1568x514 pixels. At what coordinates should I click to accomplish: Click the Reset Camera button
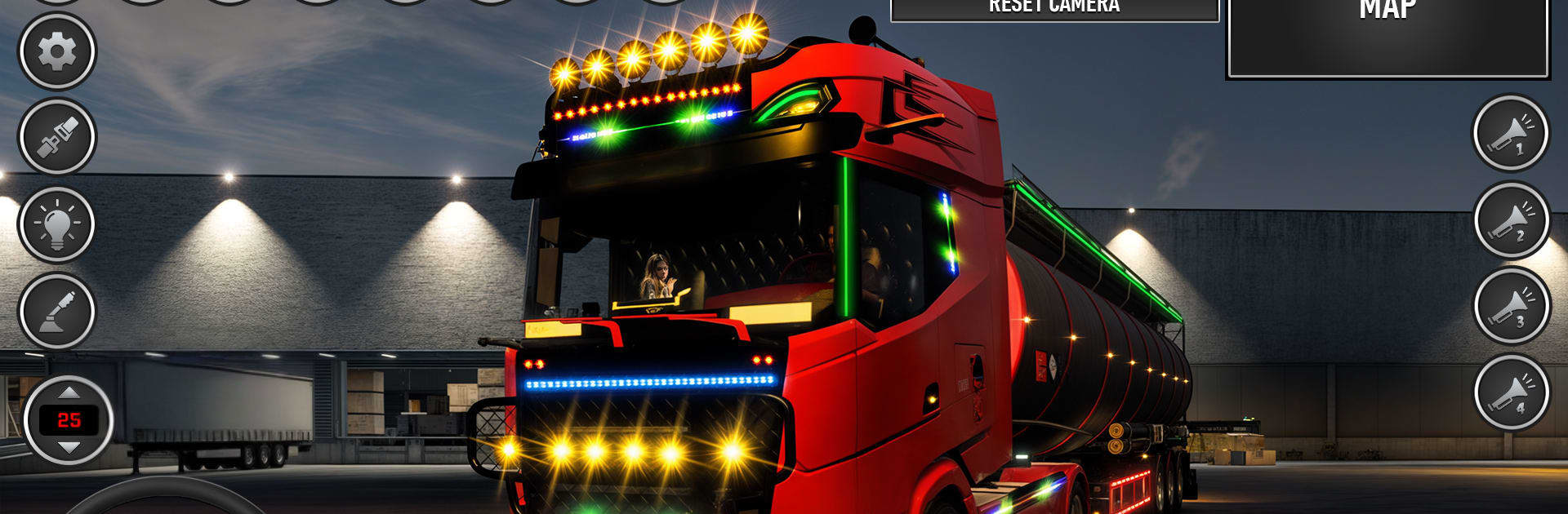point(1054,8)
